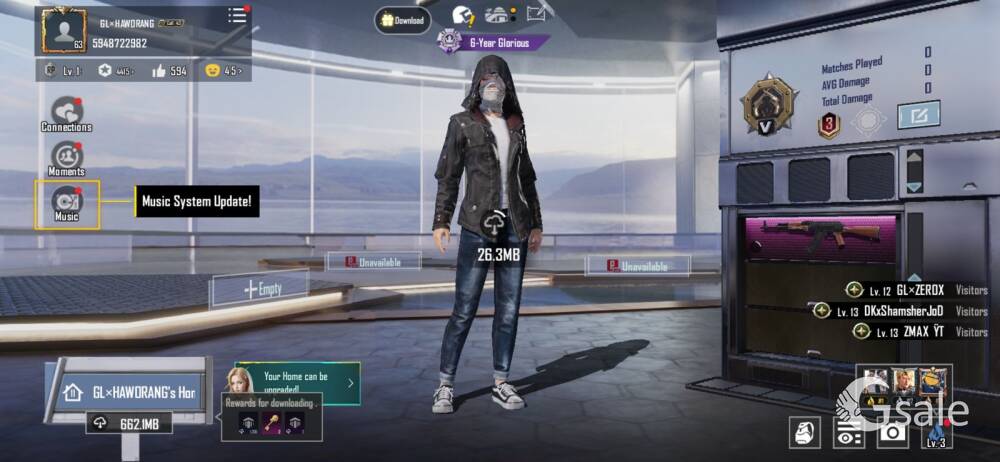Open the list menu beside the player name

[238, 15]
